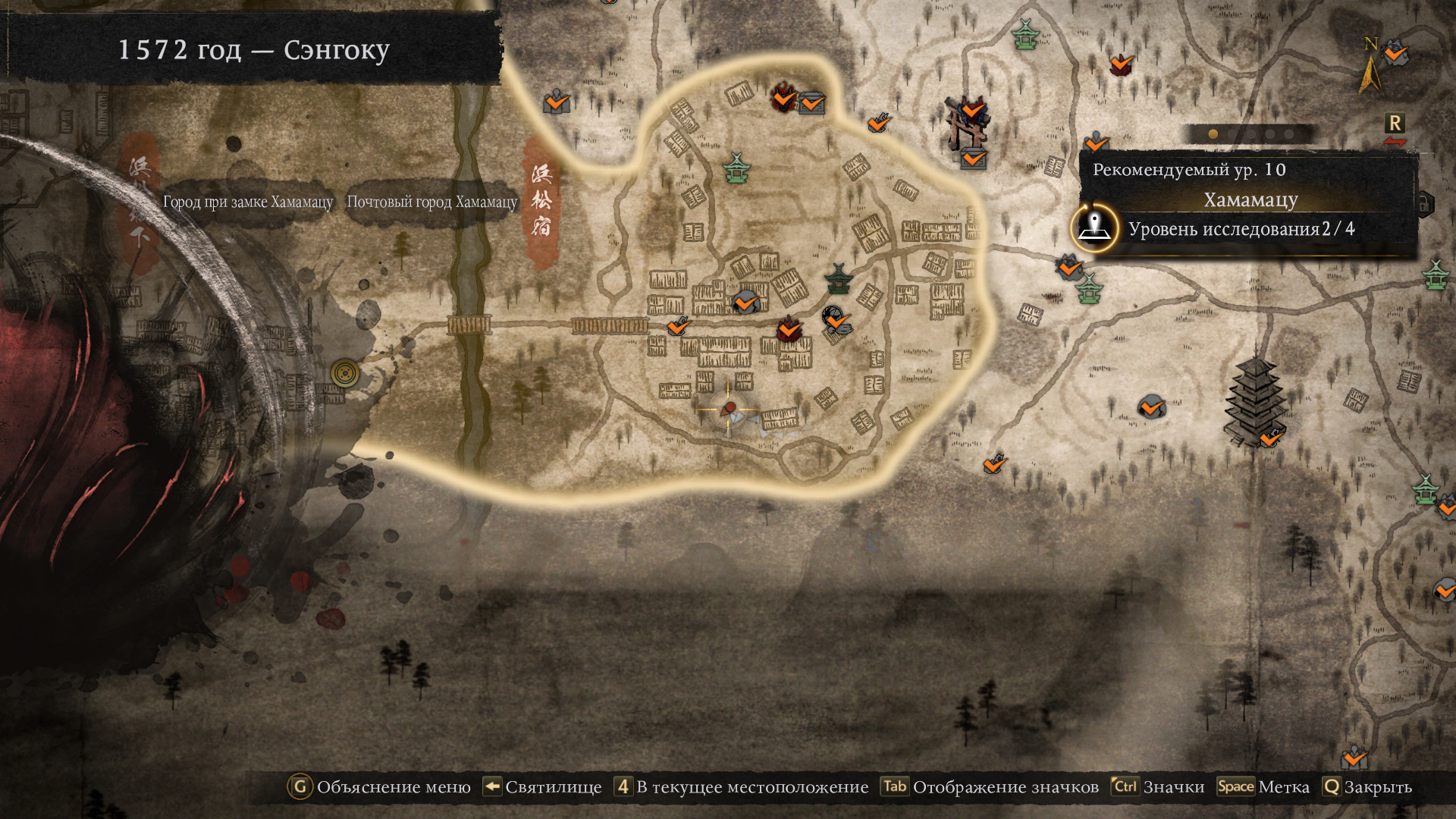Select the Город при замке Хамамацу label
Screen dimensions: 1456x819
pyautogui.click(x=248, y=202)
